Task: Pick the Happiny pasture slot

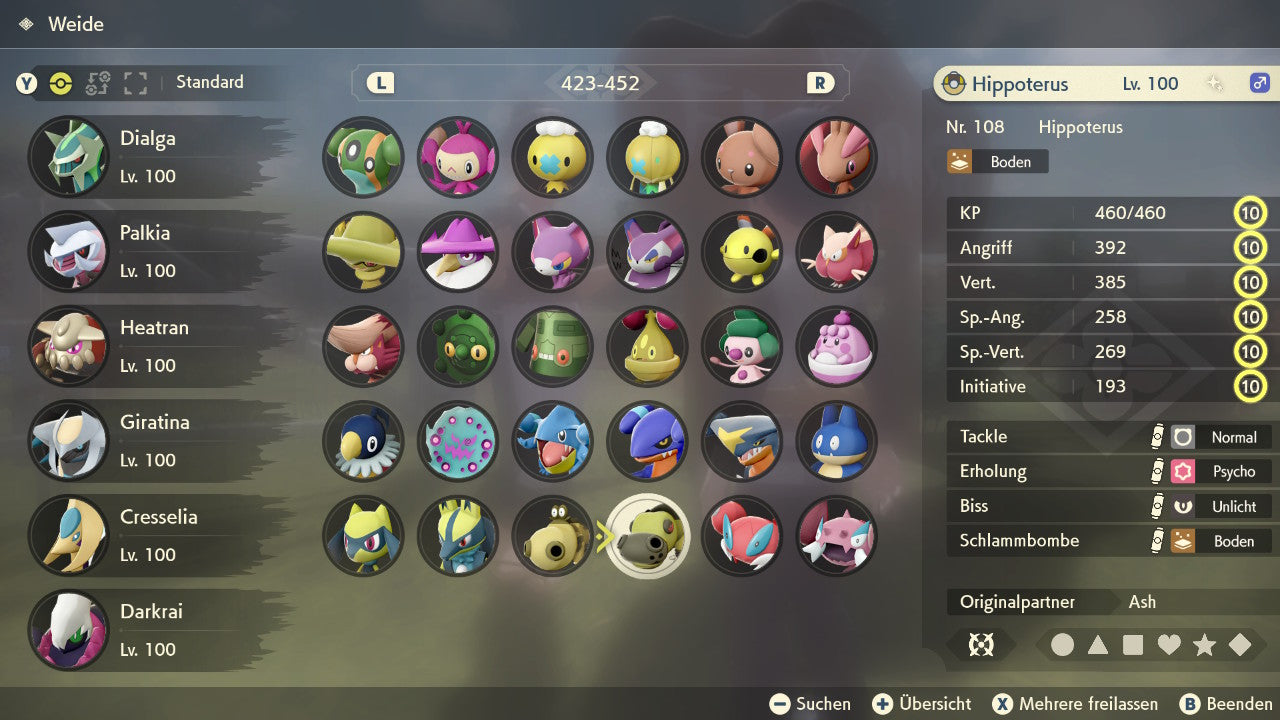Action: point(837,346)
